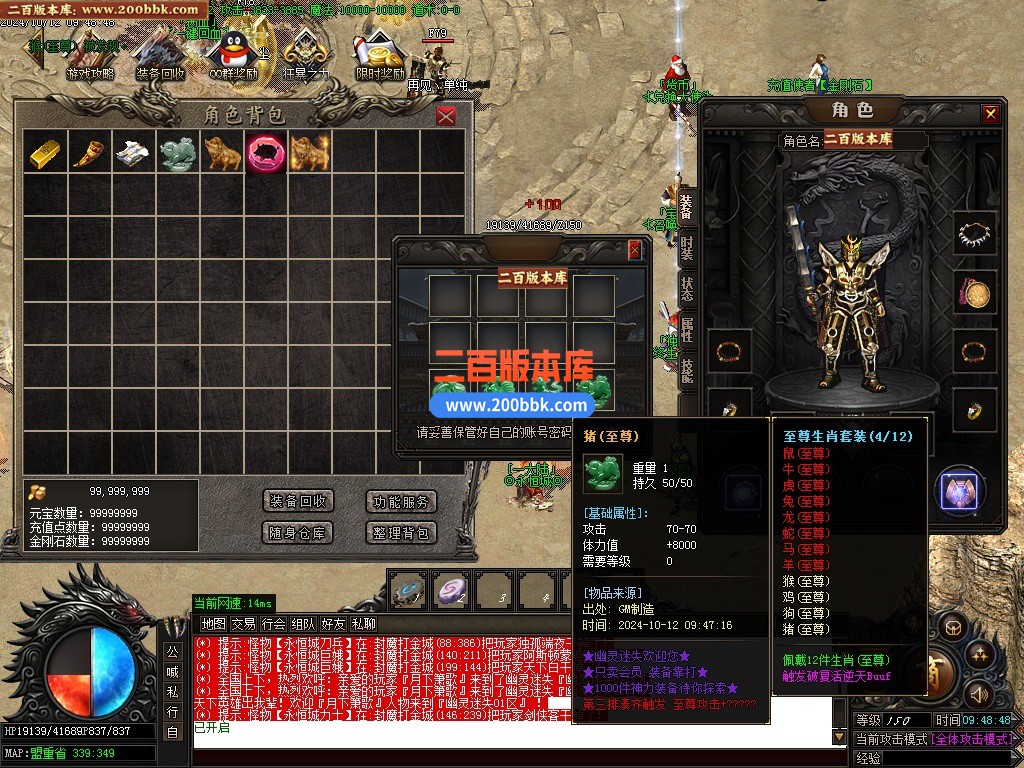1024x768 pixels.
Task: Select the jade green zodiac statue in bag
Action: click(x=177, y=152)
